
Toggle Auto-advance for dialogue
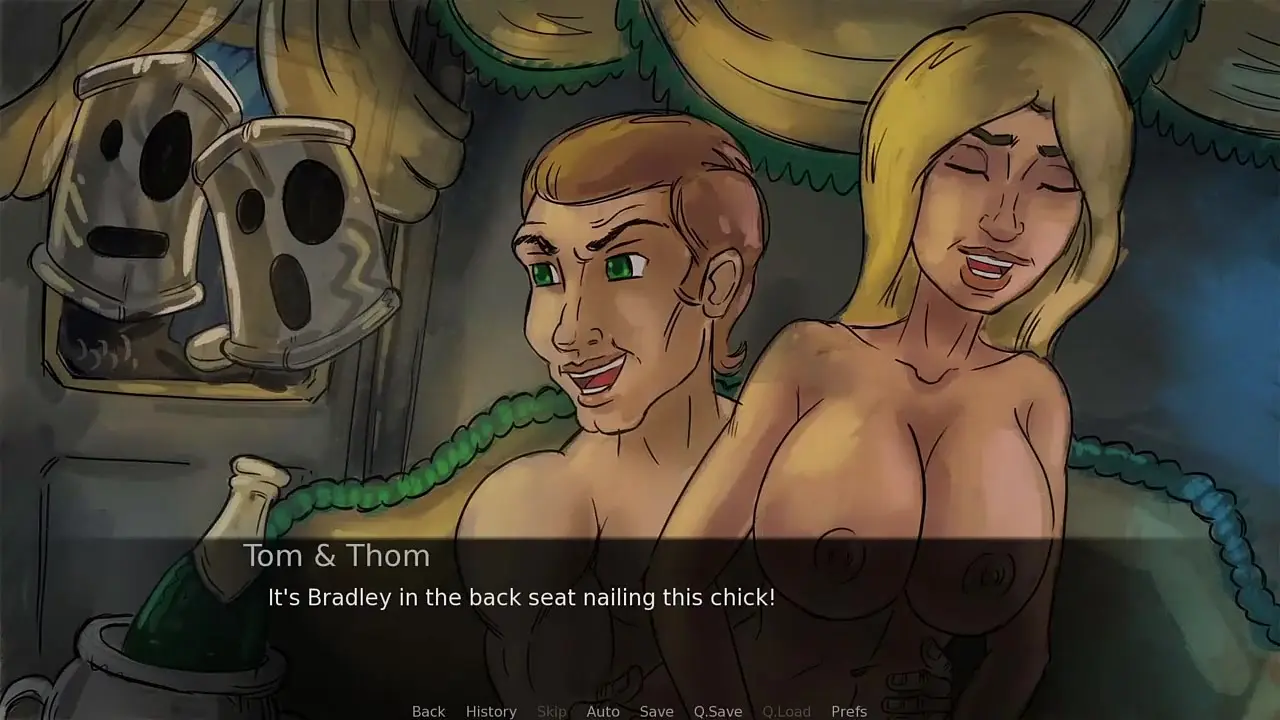coord(603,711)
